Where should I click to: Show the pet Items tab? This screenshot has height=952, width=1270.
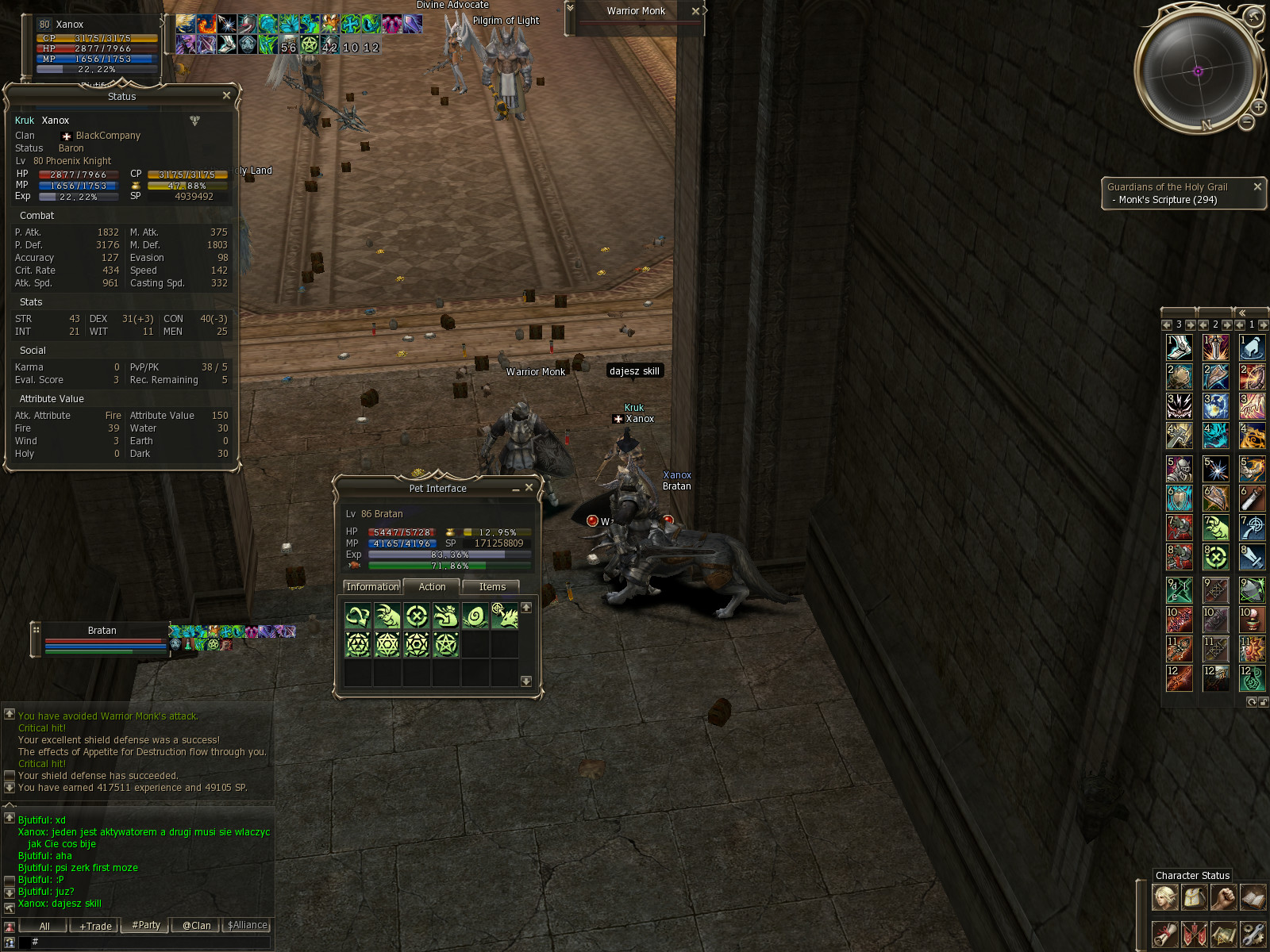pos(492,587)
